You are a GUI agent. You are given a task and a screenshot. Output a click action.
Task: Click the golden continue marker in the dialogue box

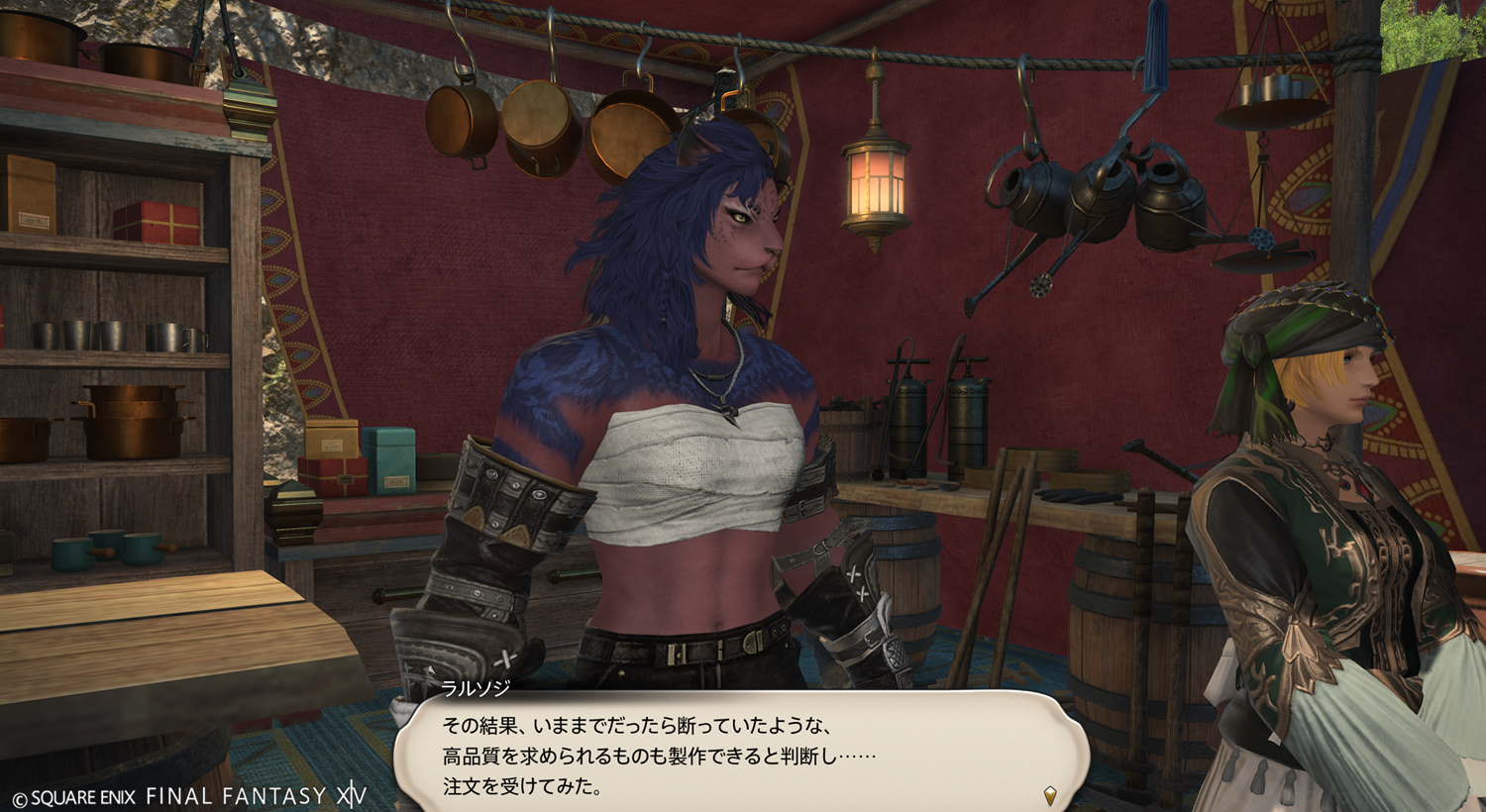click(x=1050, y=794)
